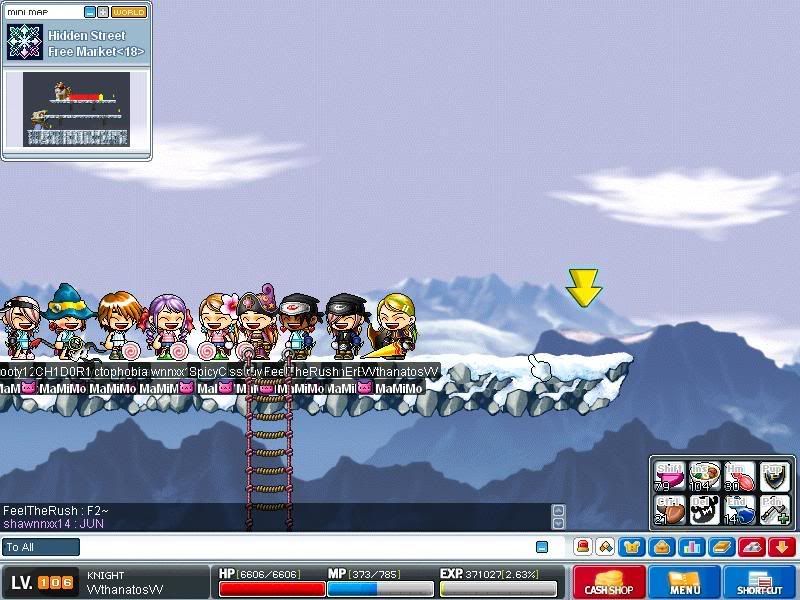Click the World map button

129,12
